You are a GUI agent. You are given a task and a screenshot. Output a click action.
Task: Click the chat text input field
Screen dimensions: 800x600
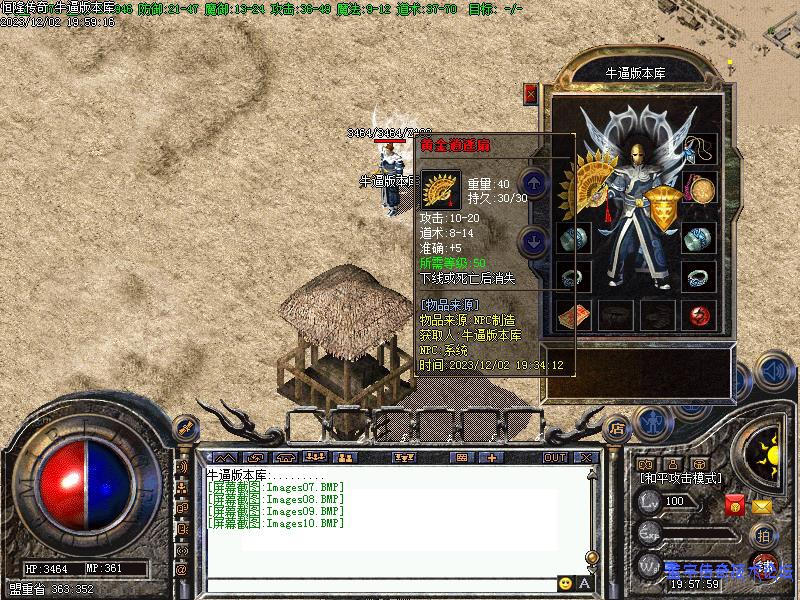tap(380, 583)
